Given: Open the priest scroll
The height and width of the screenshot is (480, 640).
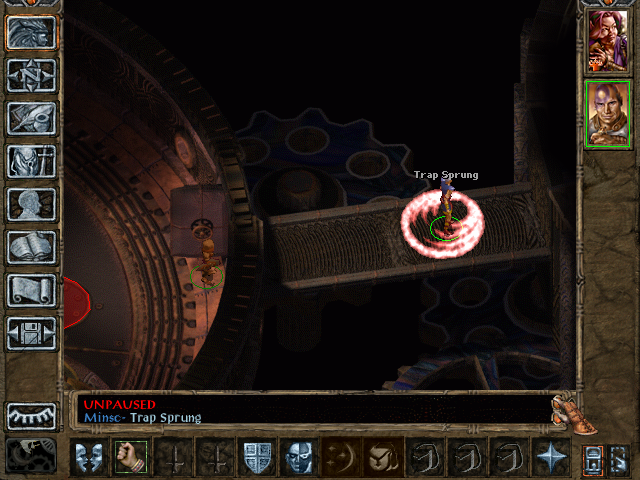Looking at the screenshot, I should pos(31,290).
